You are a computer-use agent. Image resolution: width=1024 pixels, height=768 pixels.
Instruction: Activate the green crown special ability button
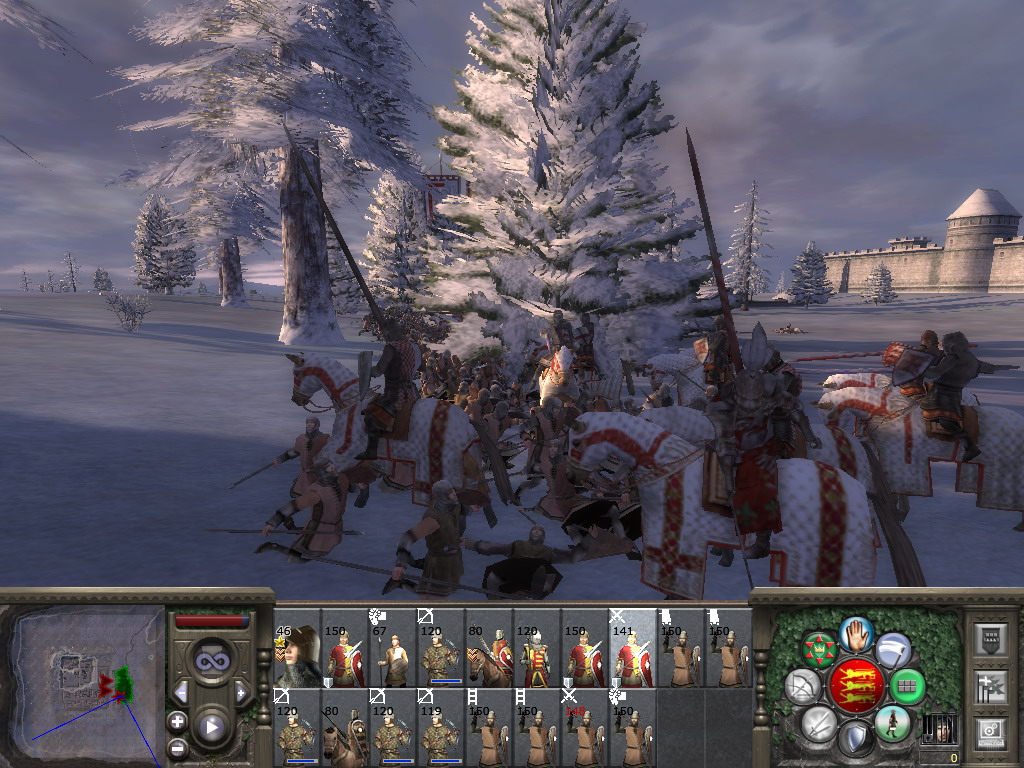point(820,650)
